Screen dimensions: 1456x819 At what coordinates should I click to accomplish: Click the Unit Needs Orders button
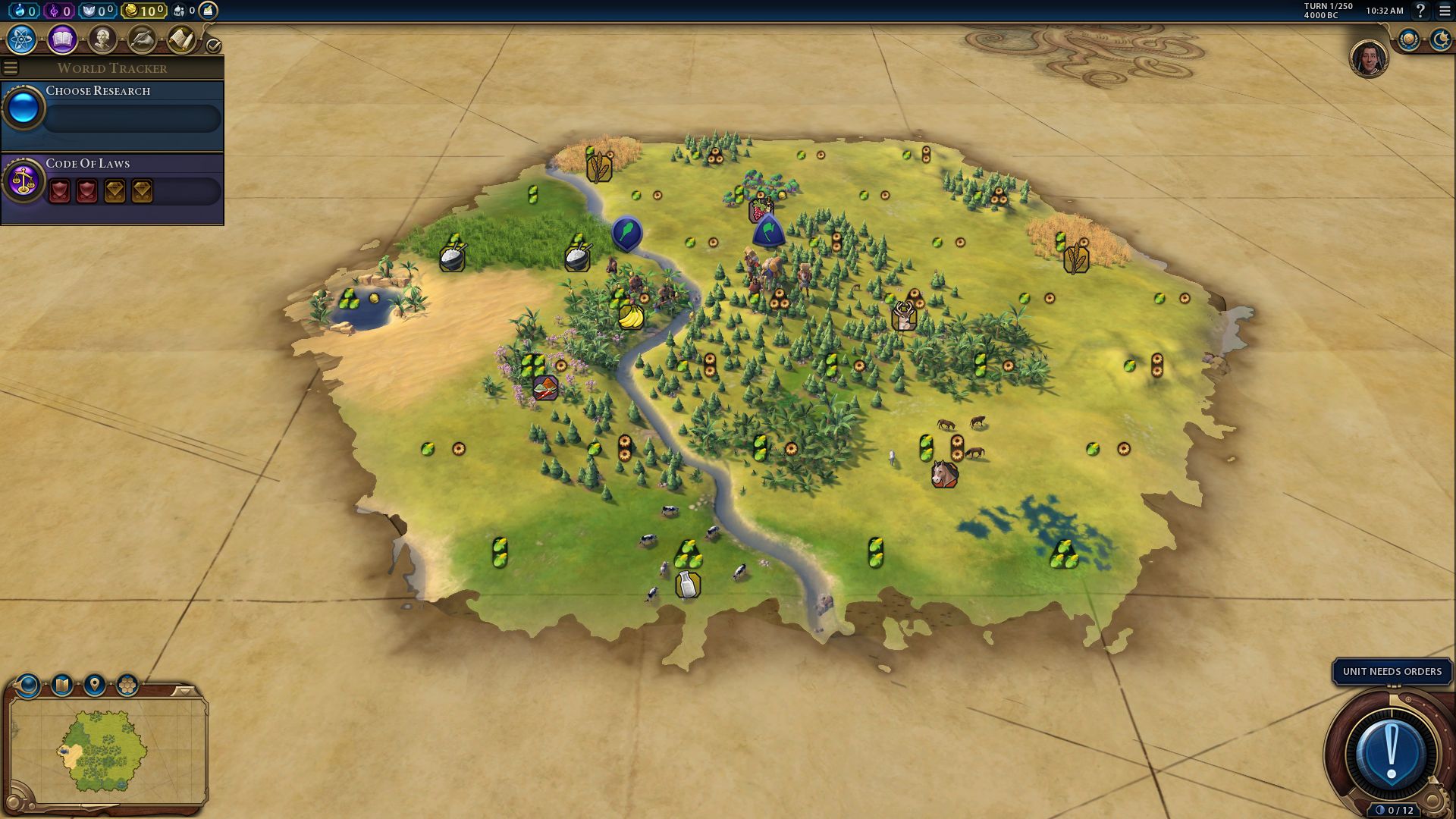coord(1392,671)
